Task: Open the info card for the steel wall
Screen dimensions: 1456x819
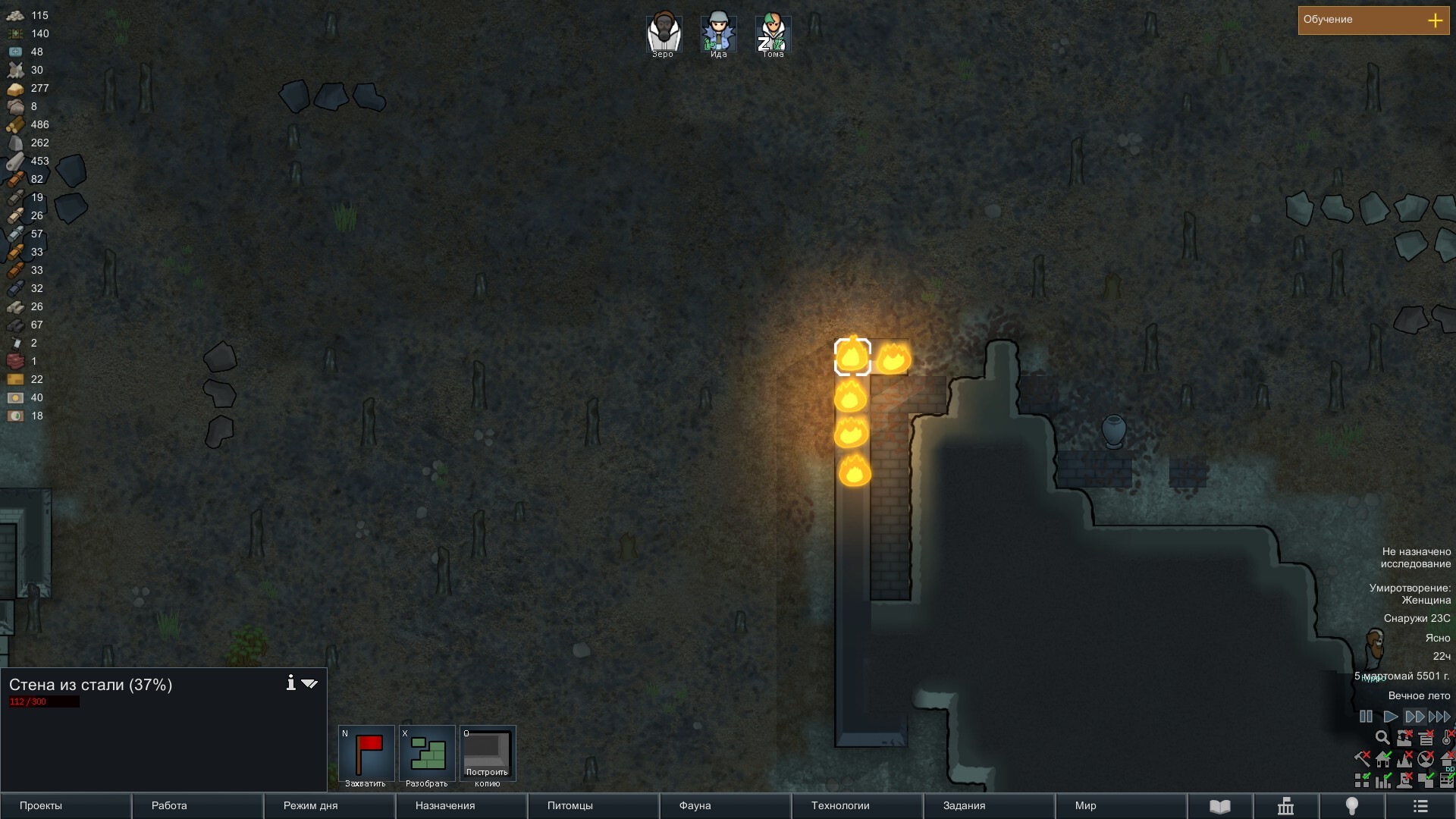Action: 290,683
